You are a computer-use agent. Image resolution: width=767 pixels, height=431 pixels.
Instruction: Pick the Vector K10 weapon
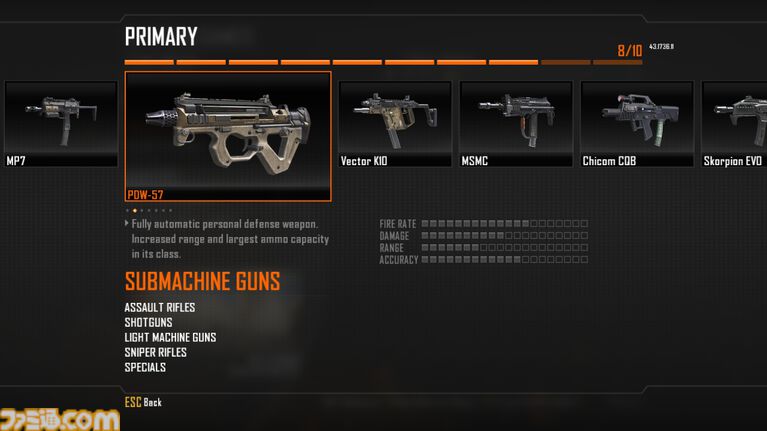tap(394, 124)
